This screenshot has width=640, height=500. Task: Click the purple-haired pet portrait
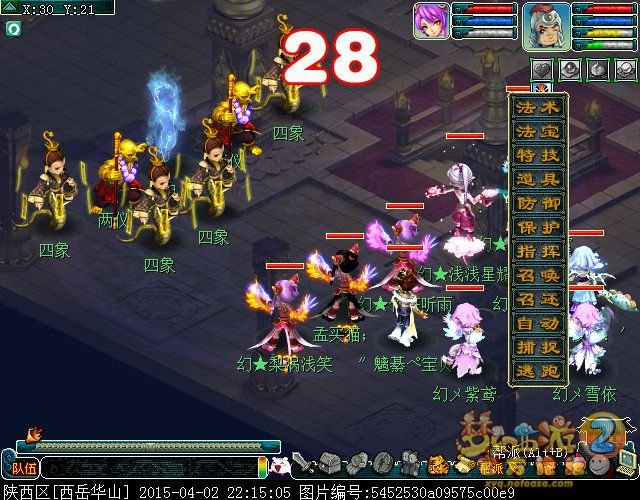[431, 20]
